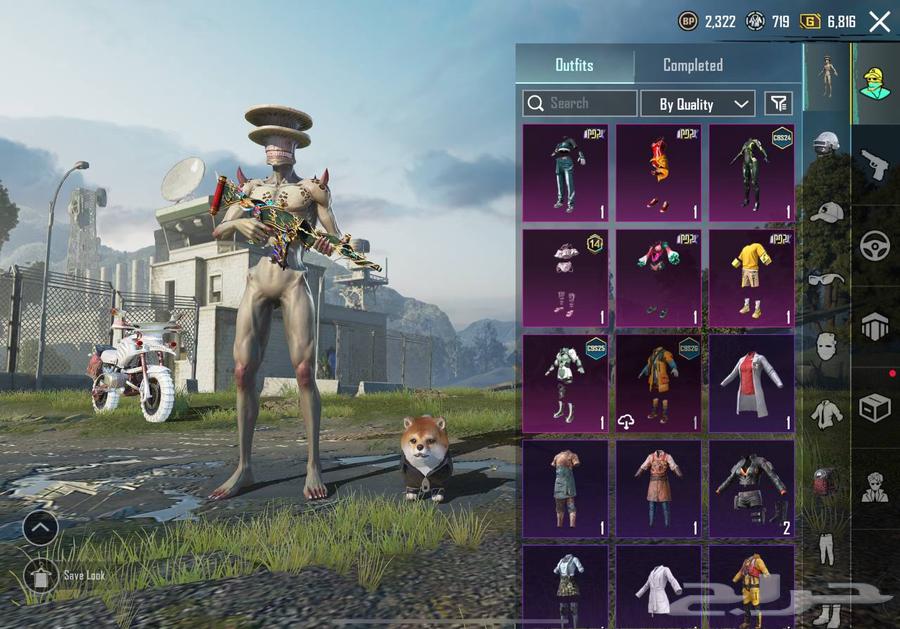Expand the up-arrow circle button
Screen dimensions: 900x629
coord(40,527)
